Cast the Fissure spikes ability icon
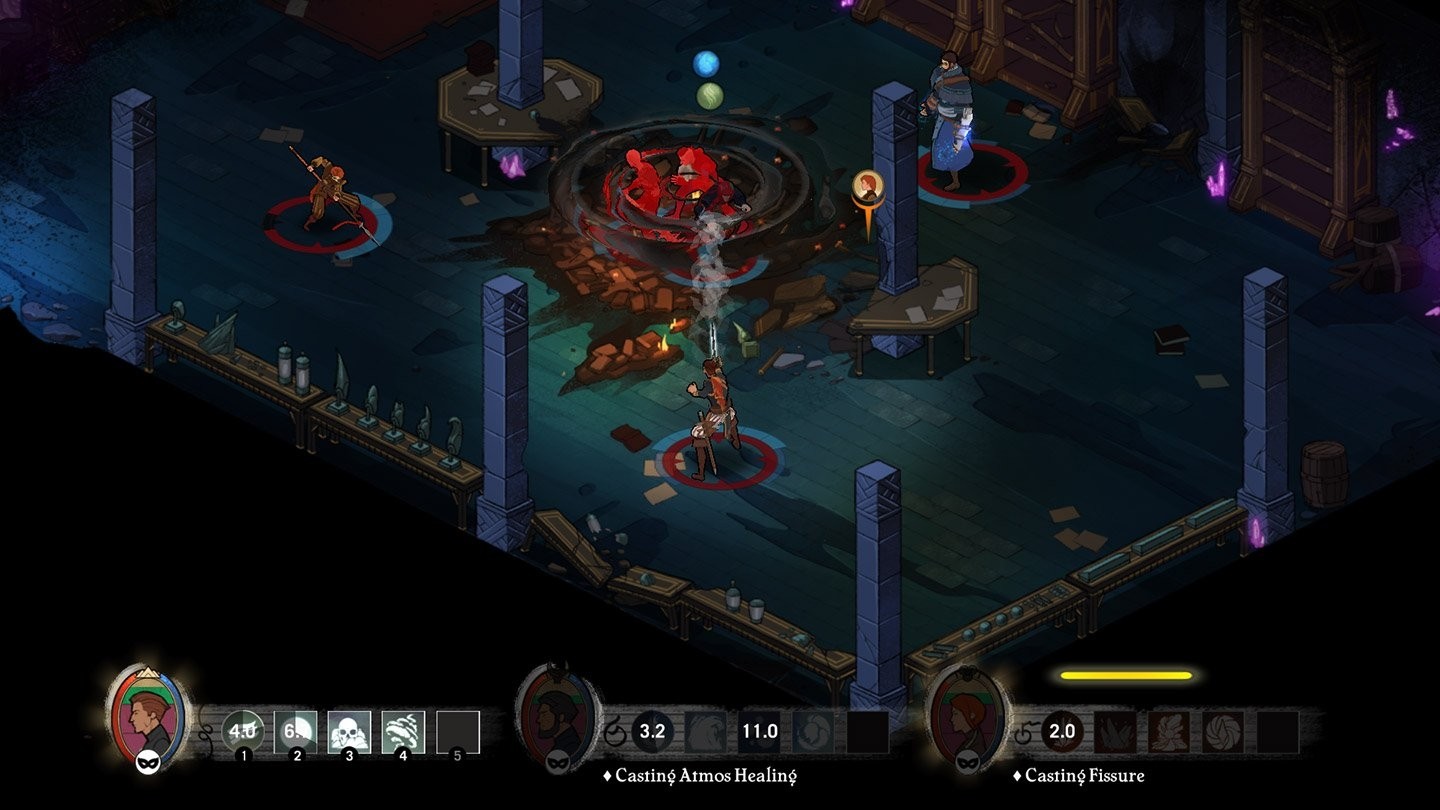1440x810 pixels. [x=1115, y=729]
